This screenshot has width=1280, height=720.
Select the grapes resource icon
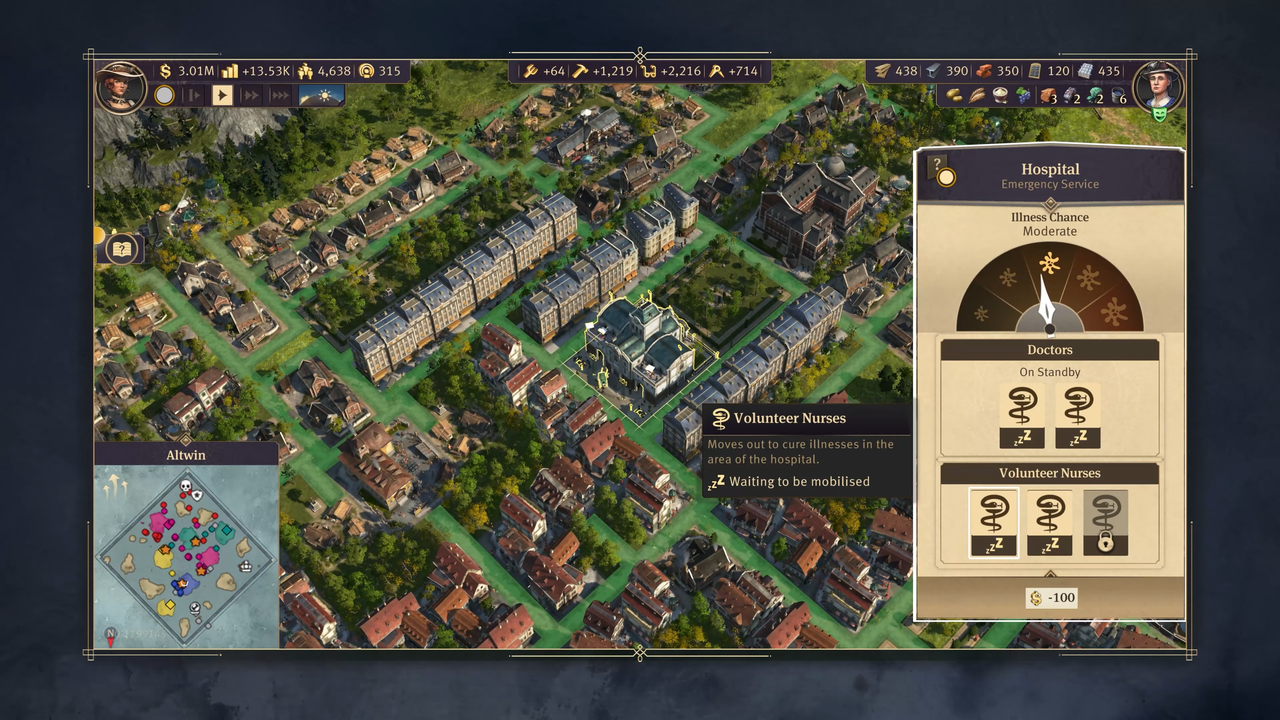click(1023, 96)
